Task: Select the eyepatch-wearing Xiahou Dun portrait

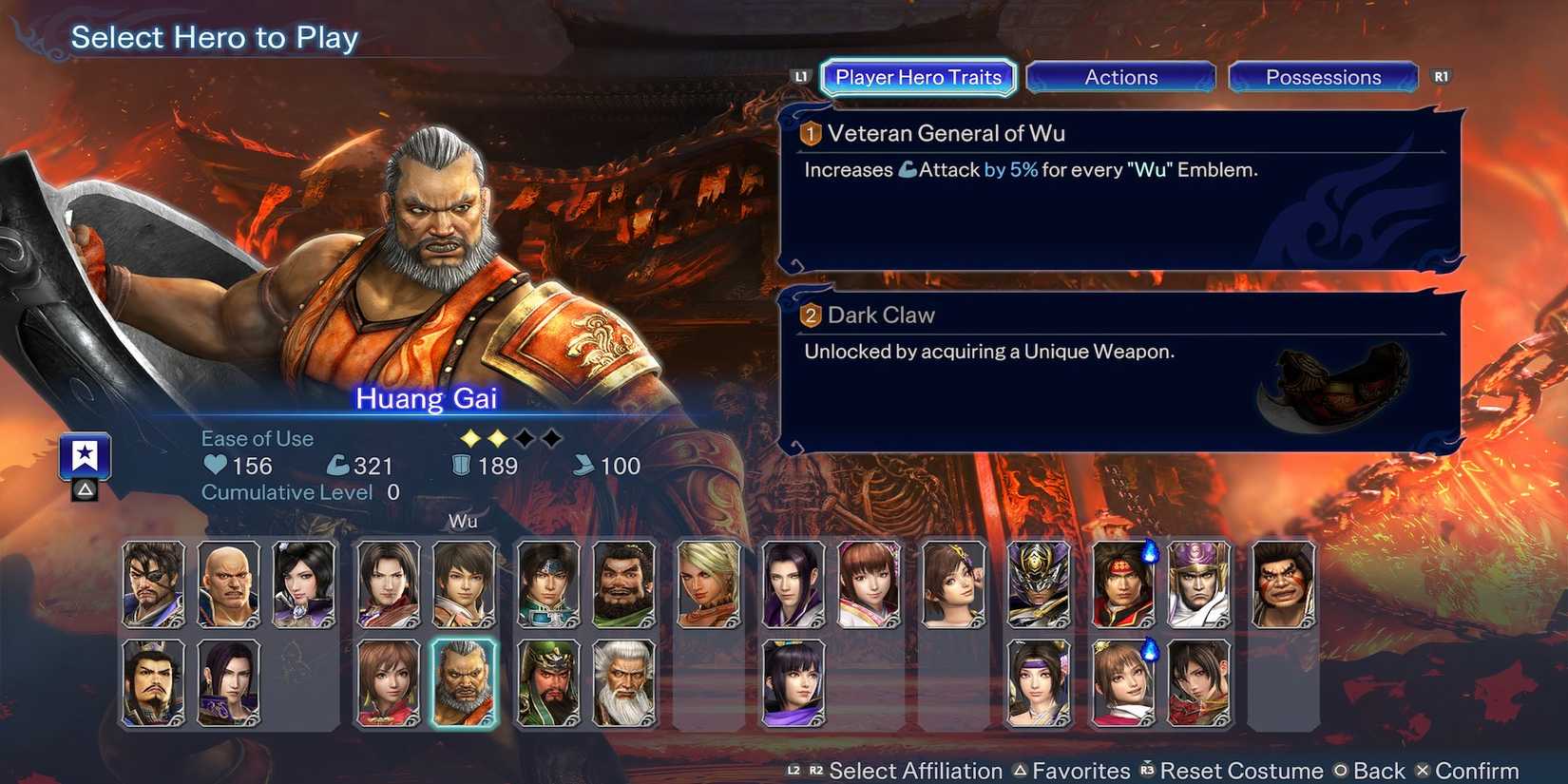Action: pyautogui.click(x=154, y=584)
